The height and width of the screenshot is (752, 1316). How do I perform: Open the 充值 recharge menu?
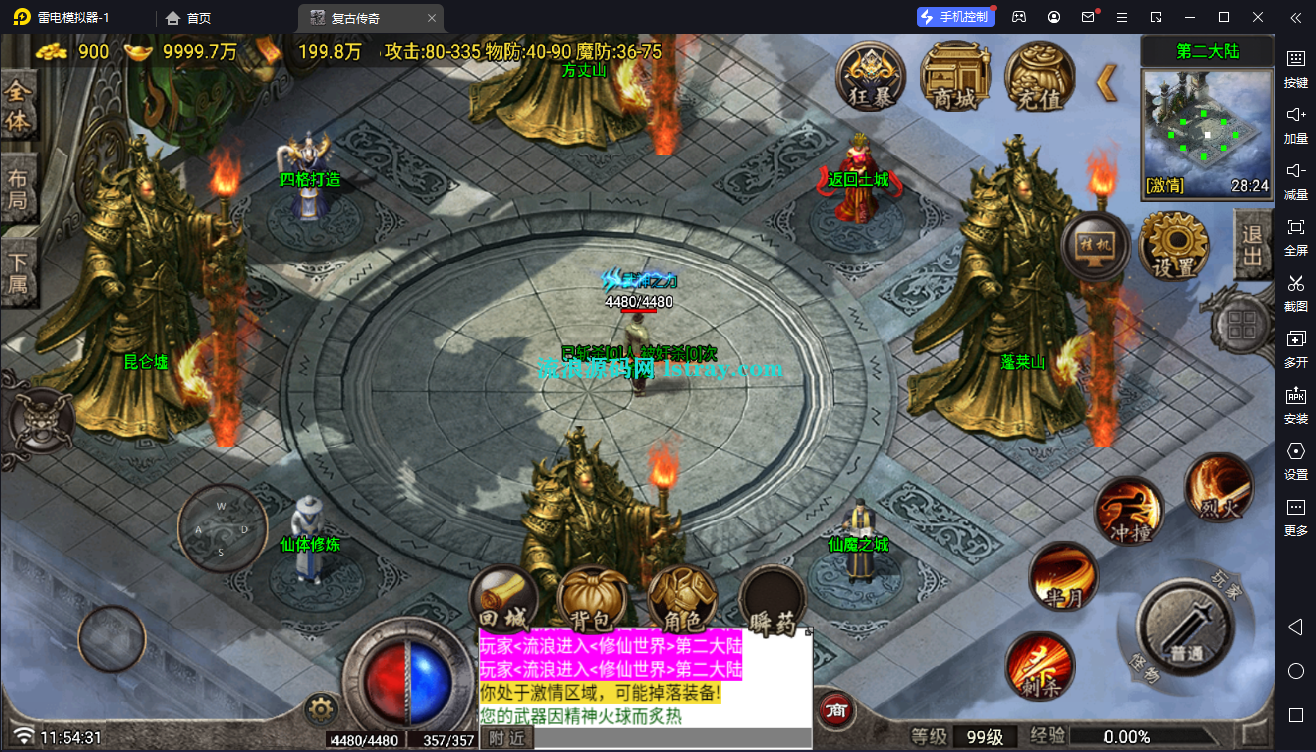click(x=1039, y=76)
